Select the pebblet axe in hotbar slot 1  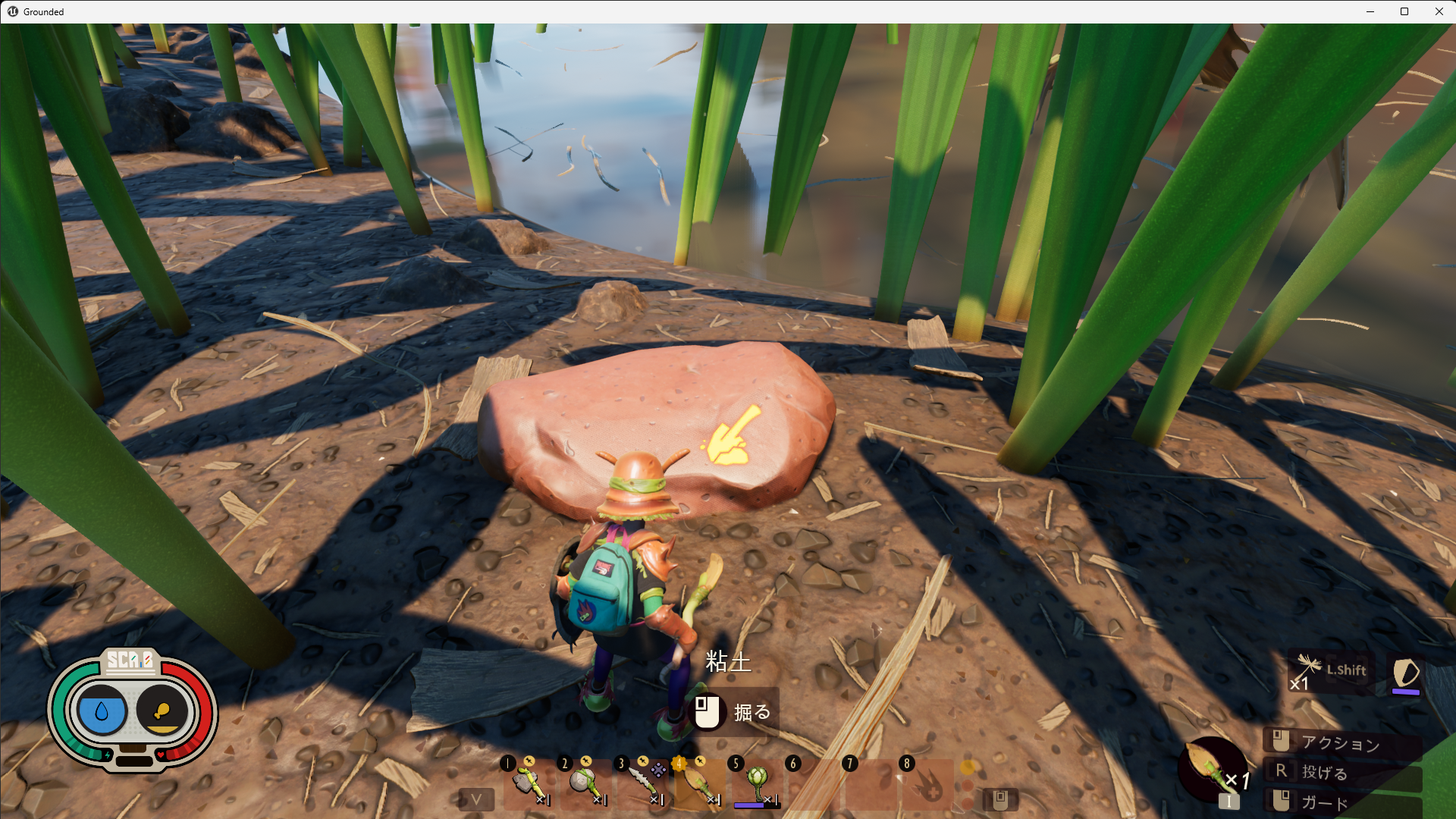tap(528, 782)
